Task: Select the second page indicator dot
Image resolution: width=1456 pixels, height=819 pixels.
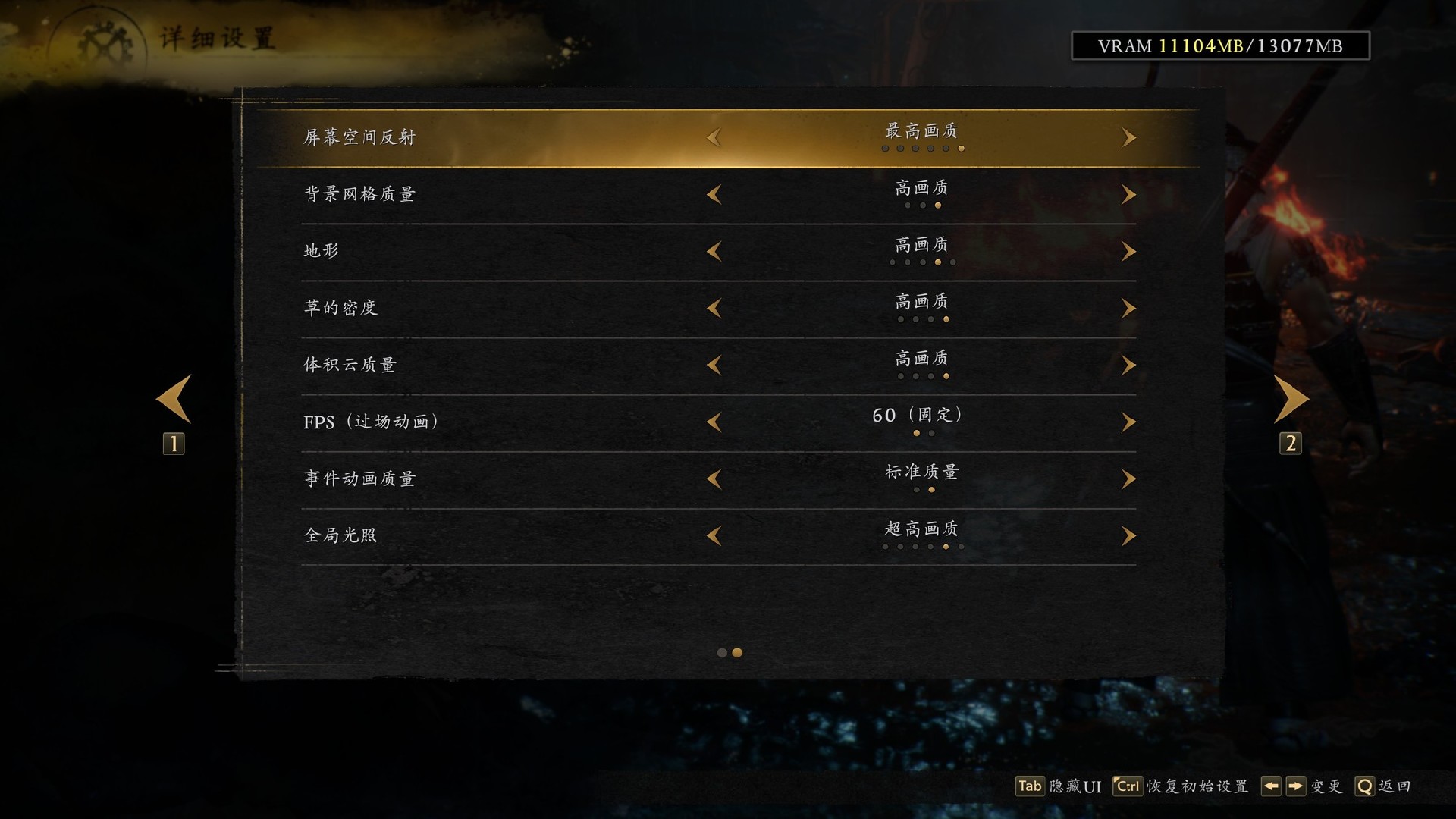Action: coord(736,653)
